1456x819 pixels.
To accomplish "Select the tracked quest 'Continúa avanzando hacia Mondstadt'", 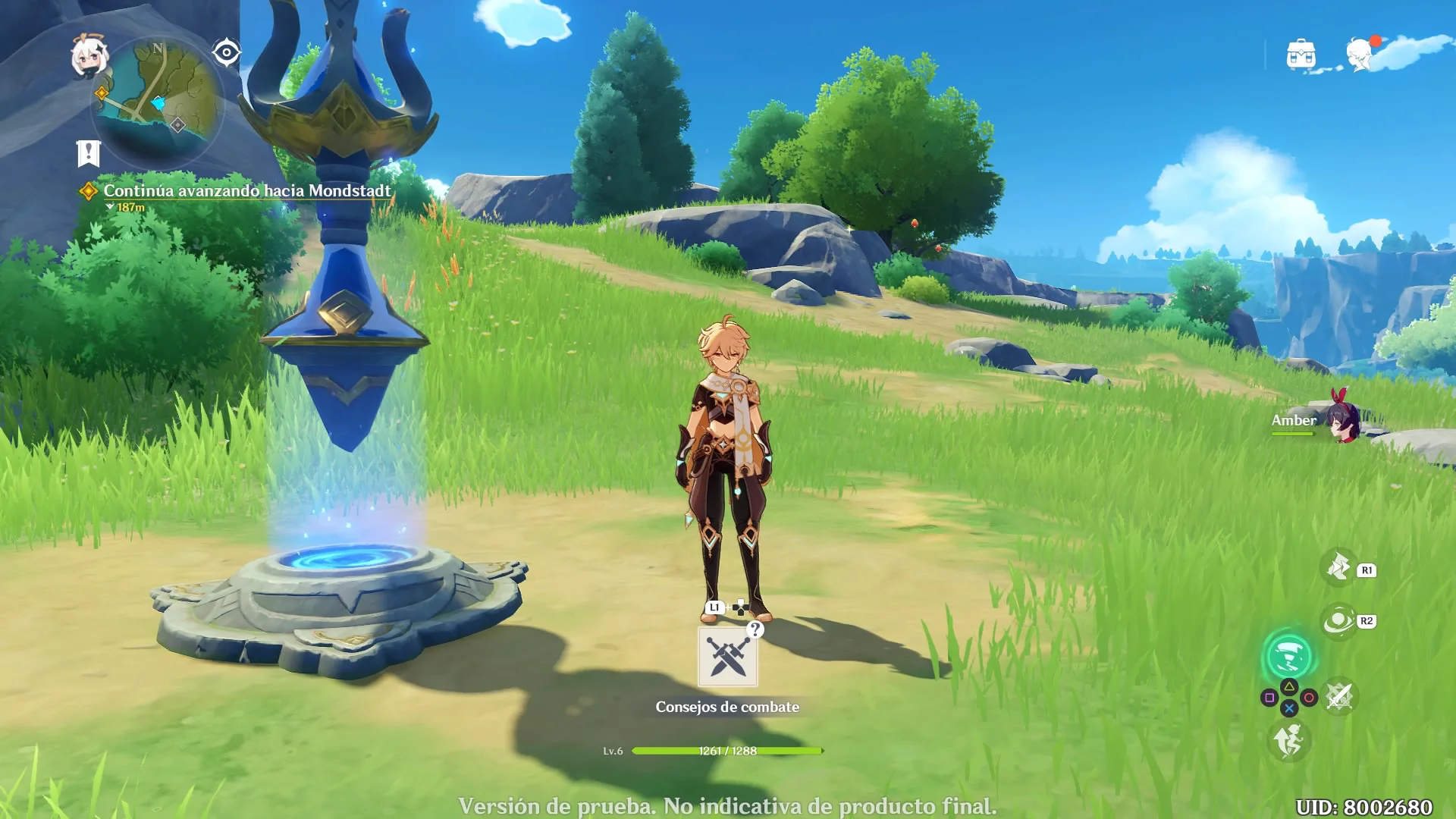I will [x=246, y=191].
